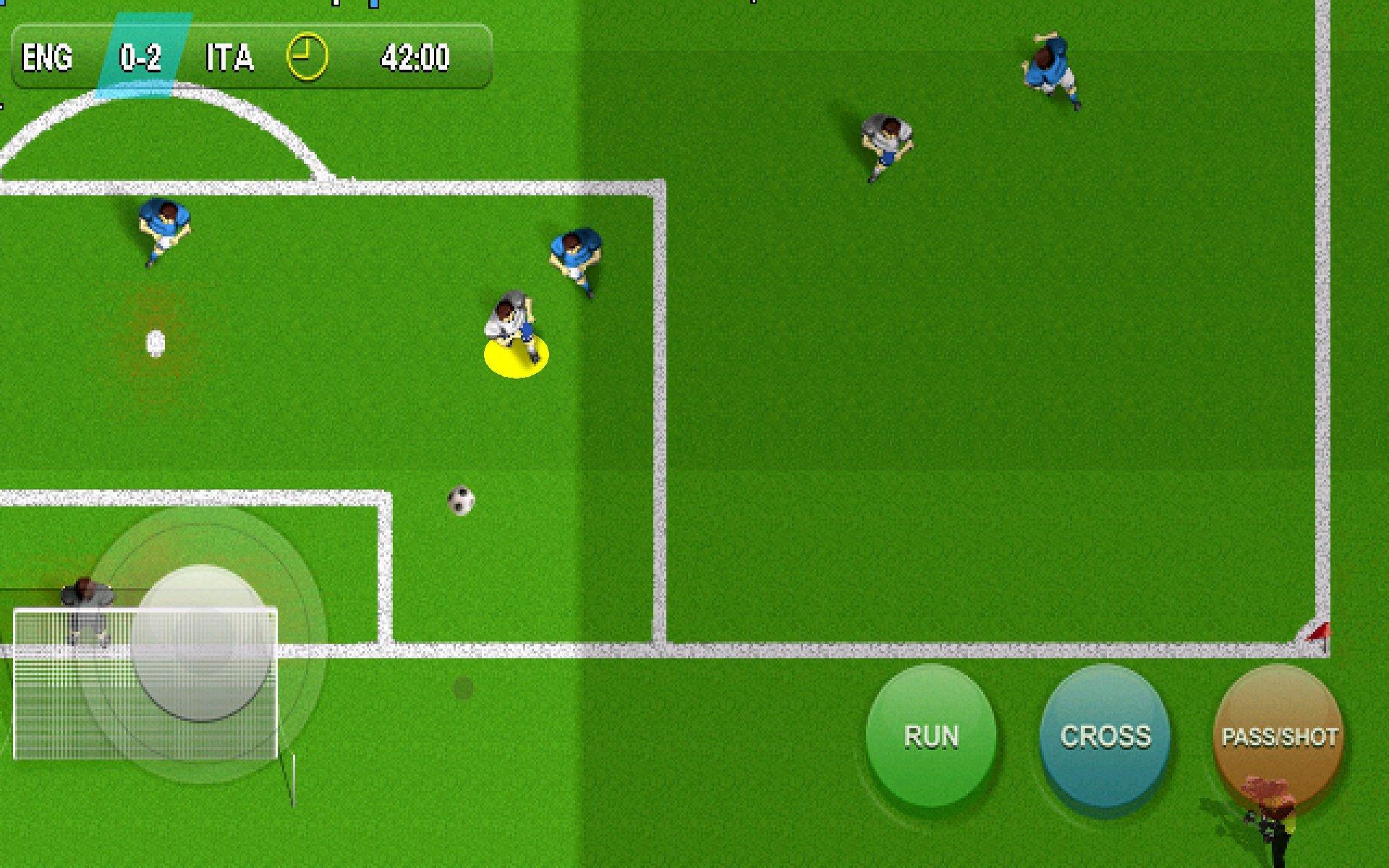
Task: Tap the blue player near top right
Action: pos(1050,65)
